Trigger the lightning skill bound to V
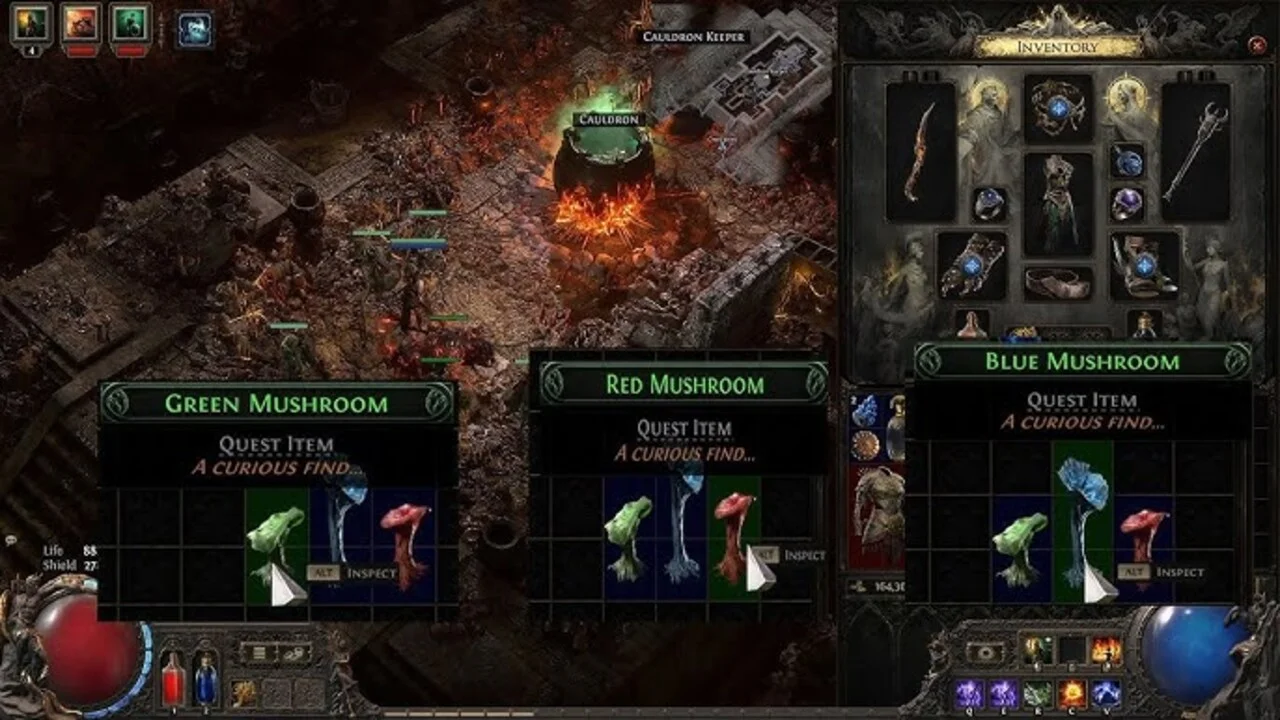 (x=1108, y=692)
